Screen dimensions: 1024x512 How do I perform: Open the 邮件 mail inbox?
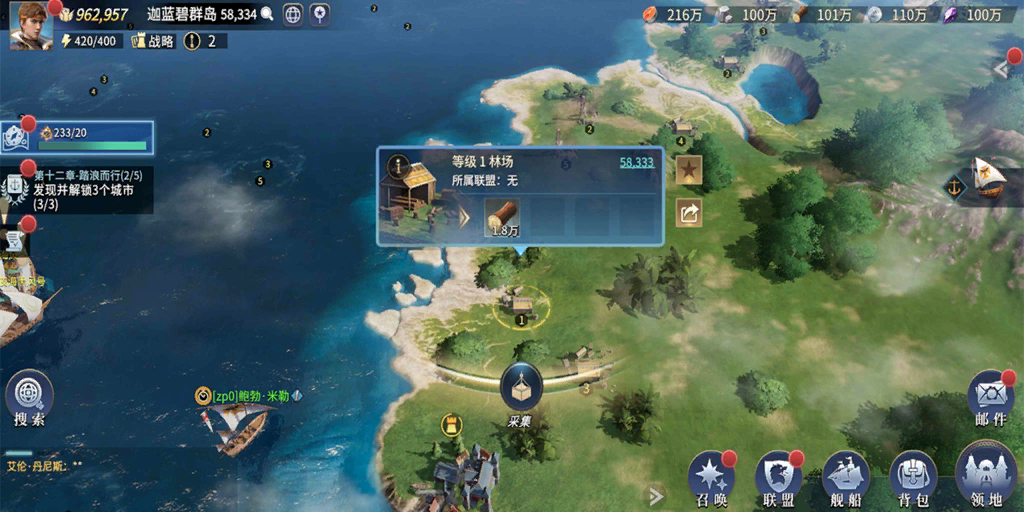[990, 398]
